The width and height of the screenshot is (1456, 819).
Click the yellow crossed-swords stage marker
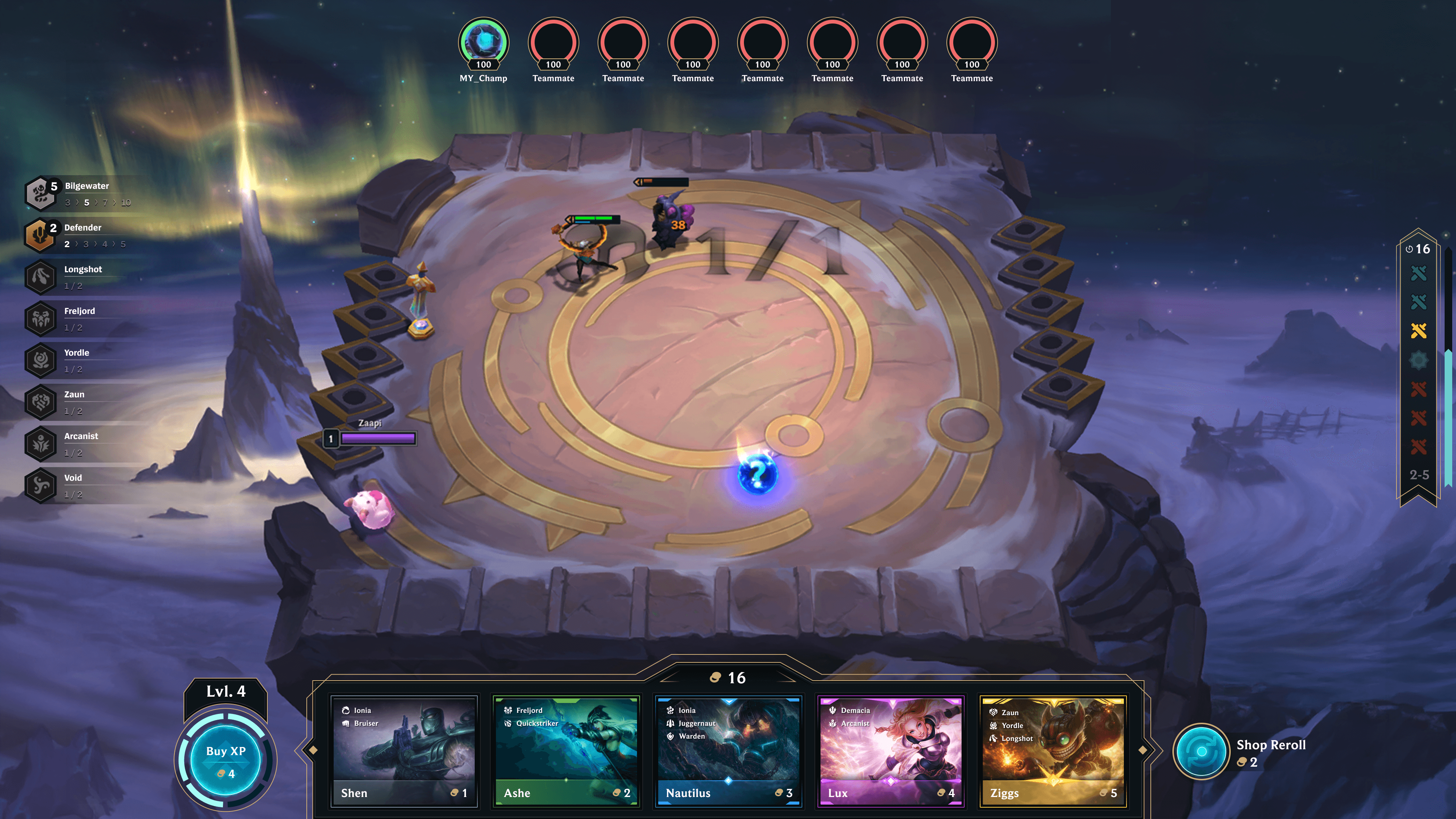click(x=1419, y=331)
